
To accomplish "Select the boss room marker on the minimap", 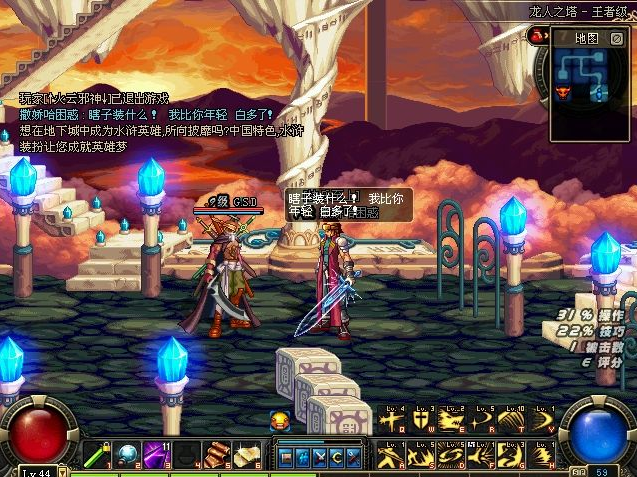I will (562, 92).
